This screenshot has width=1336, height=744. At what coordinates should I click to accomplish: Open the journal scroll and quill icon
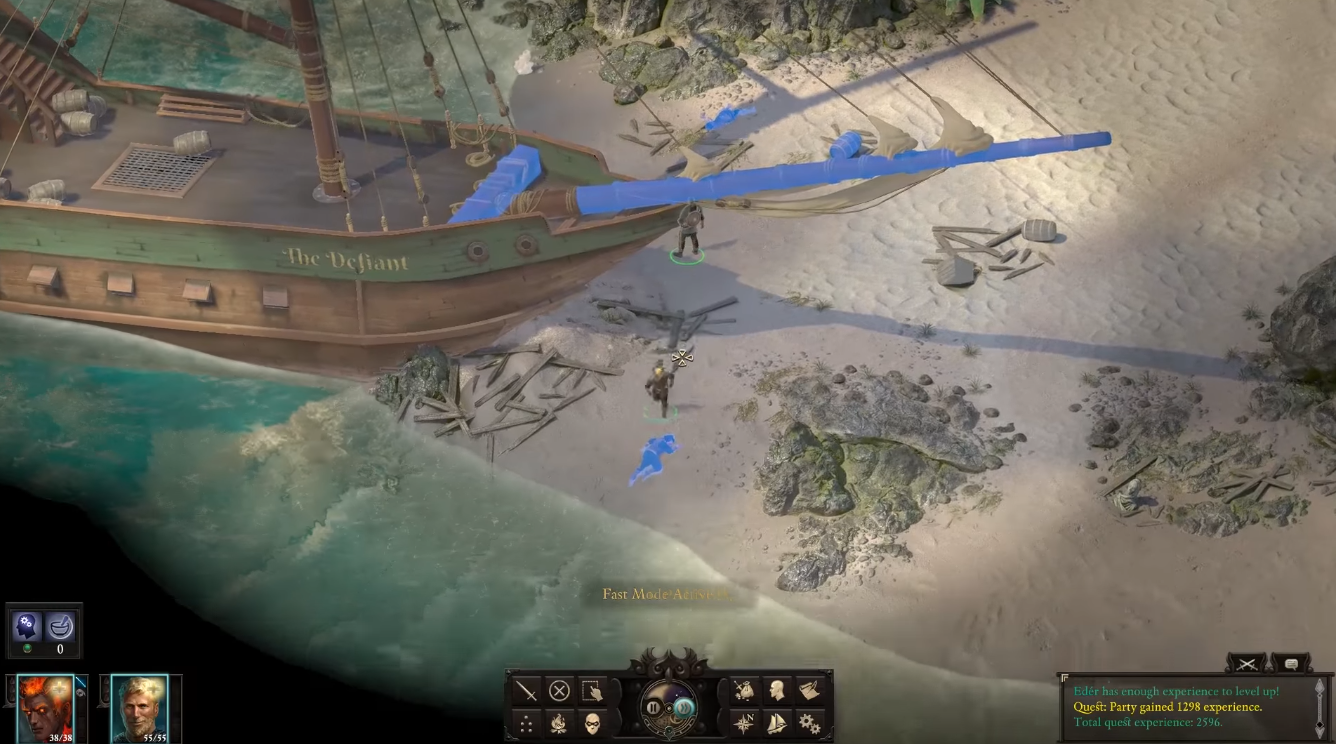[x=809, y=691]
